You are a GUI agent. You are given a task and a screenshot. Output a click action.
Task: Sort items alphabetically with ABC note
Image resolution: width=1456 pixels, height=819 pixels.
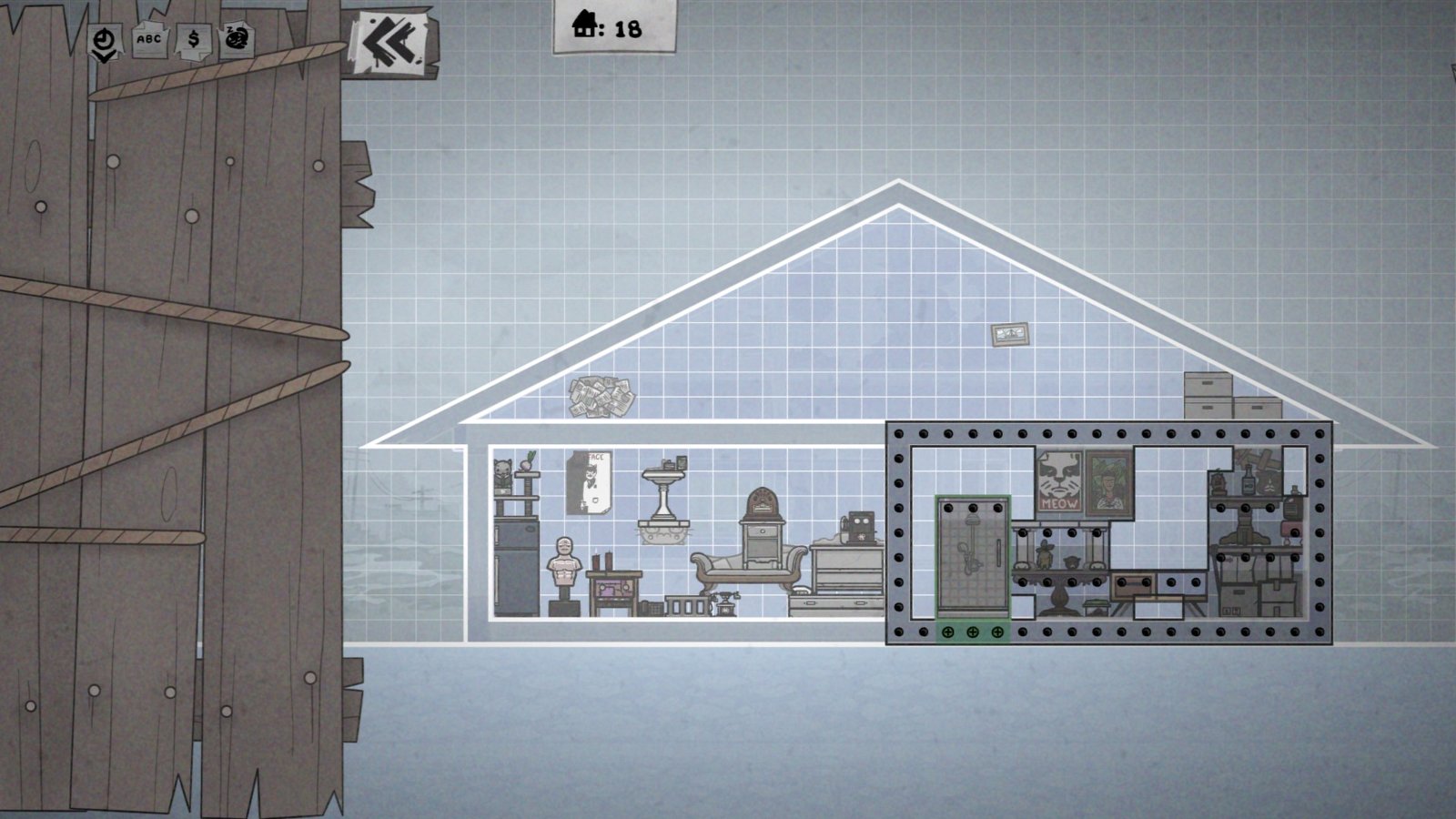point(148,40)
